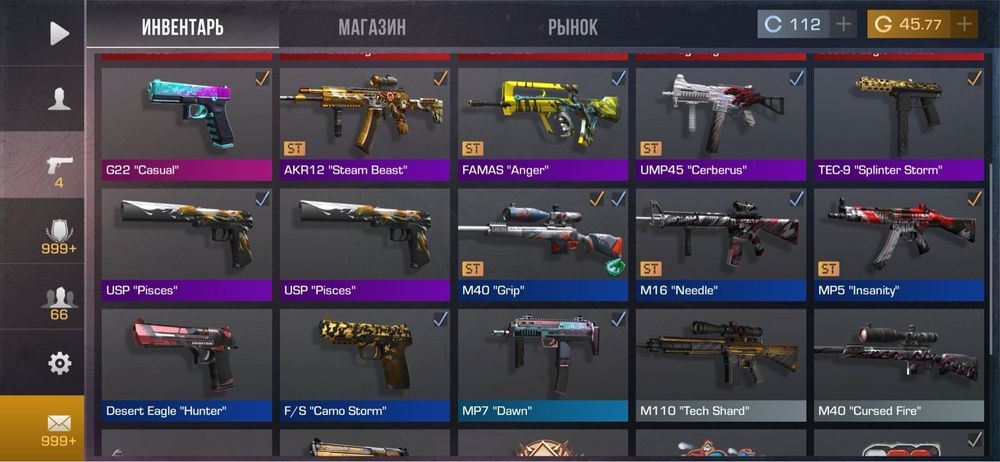Choose the M110 "Tech Shard" skin
The height and width of the screenshot is (462, 1000).
point(722,361)
